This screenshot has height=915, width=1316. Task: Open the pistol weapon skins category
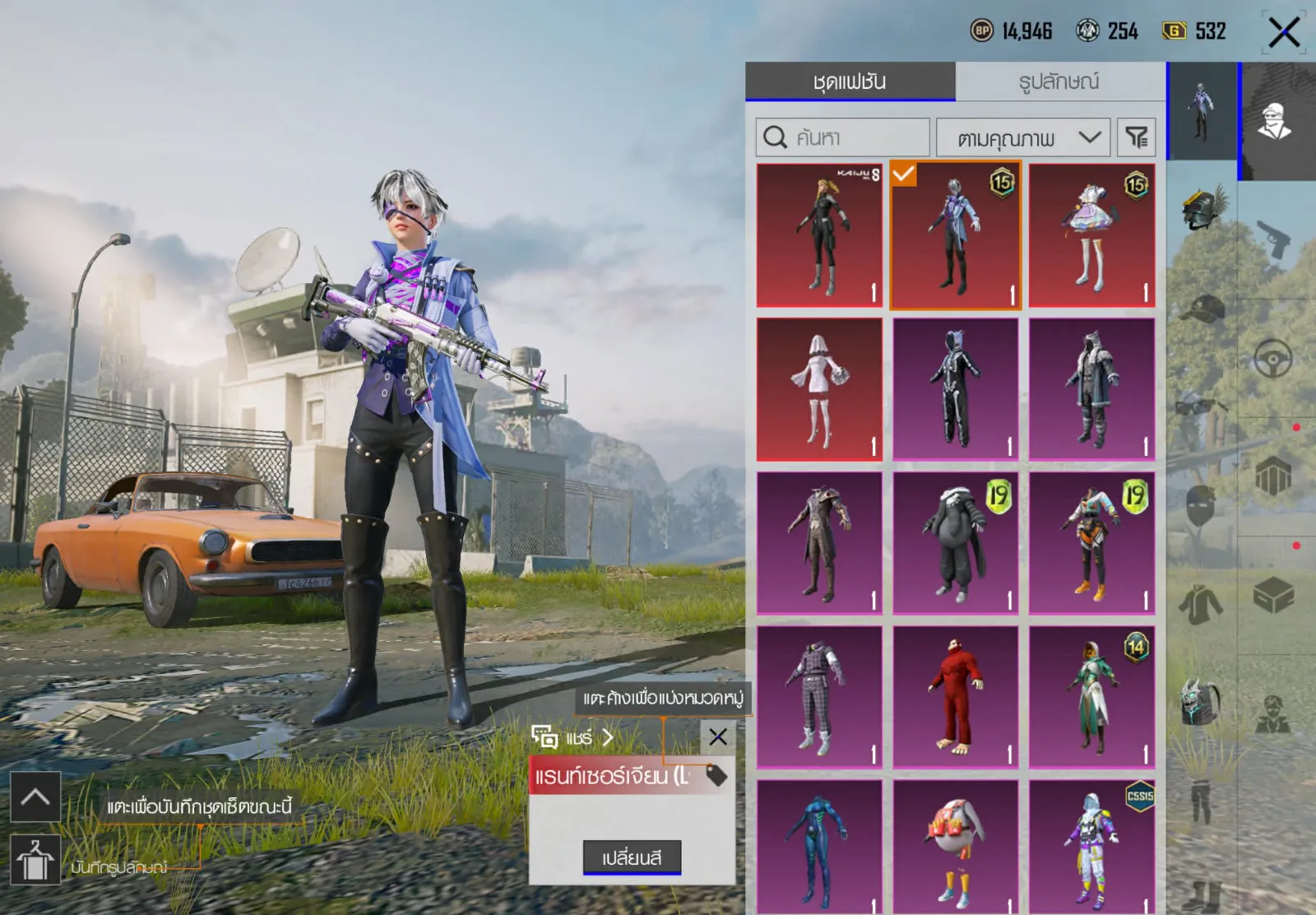pyautogui.click(x=1274, y=239)
